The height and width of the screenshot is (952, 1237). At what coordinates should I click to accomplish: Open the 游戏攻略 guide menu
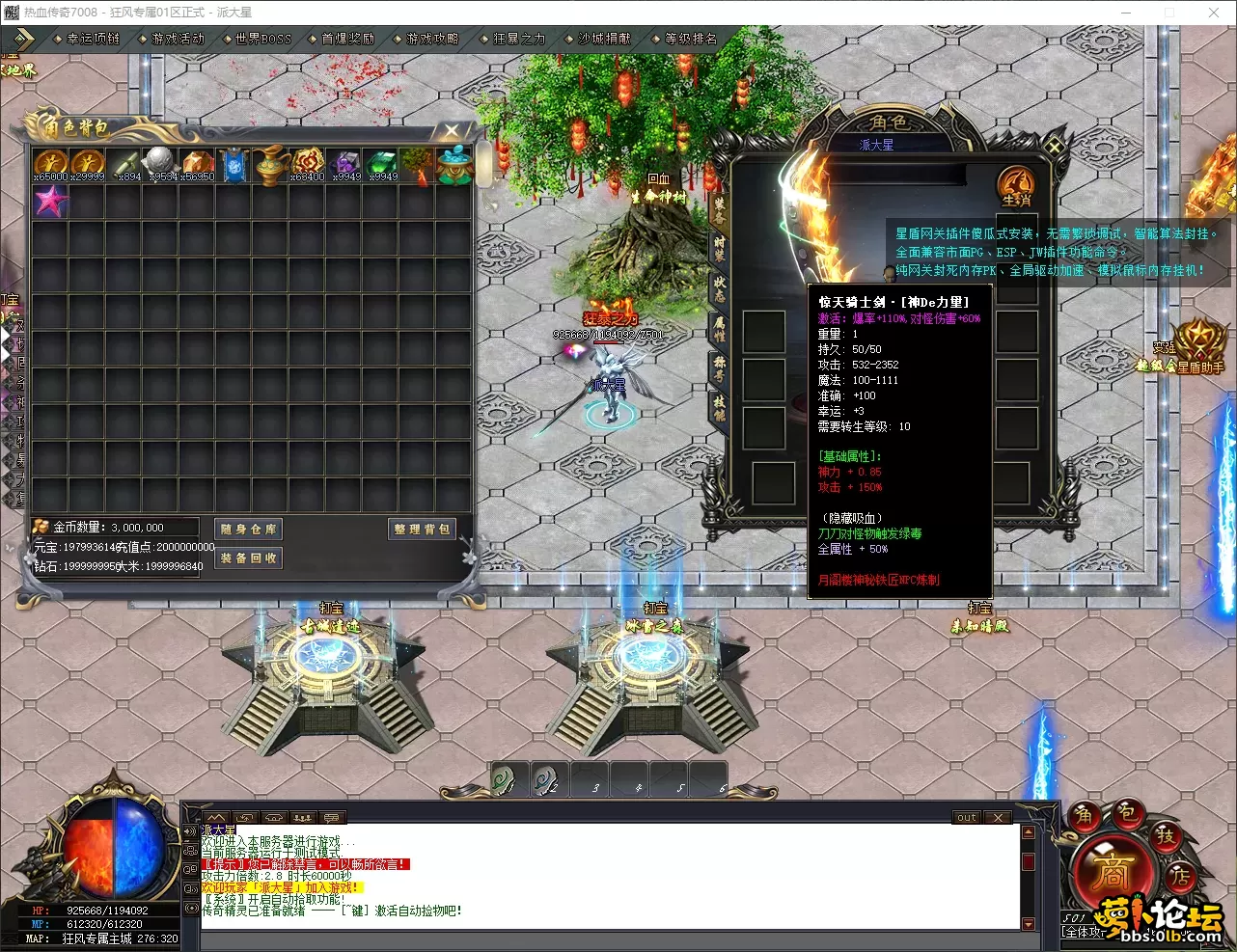432,39
